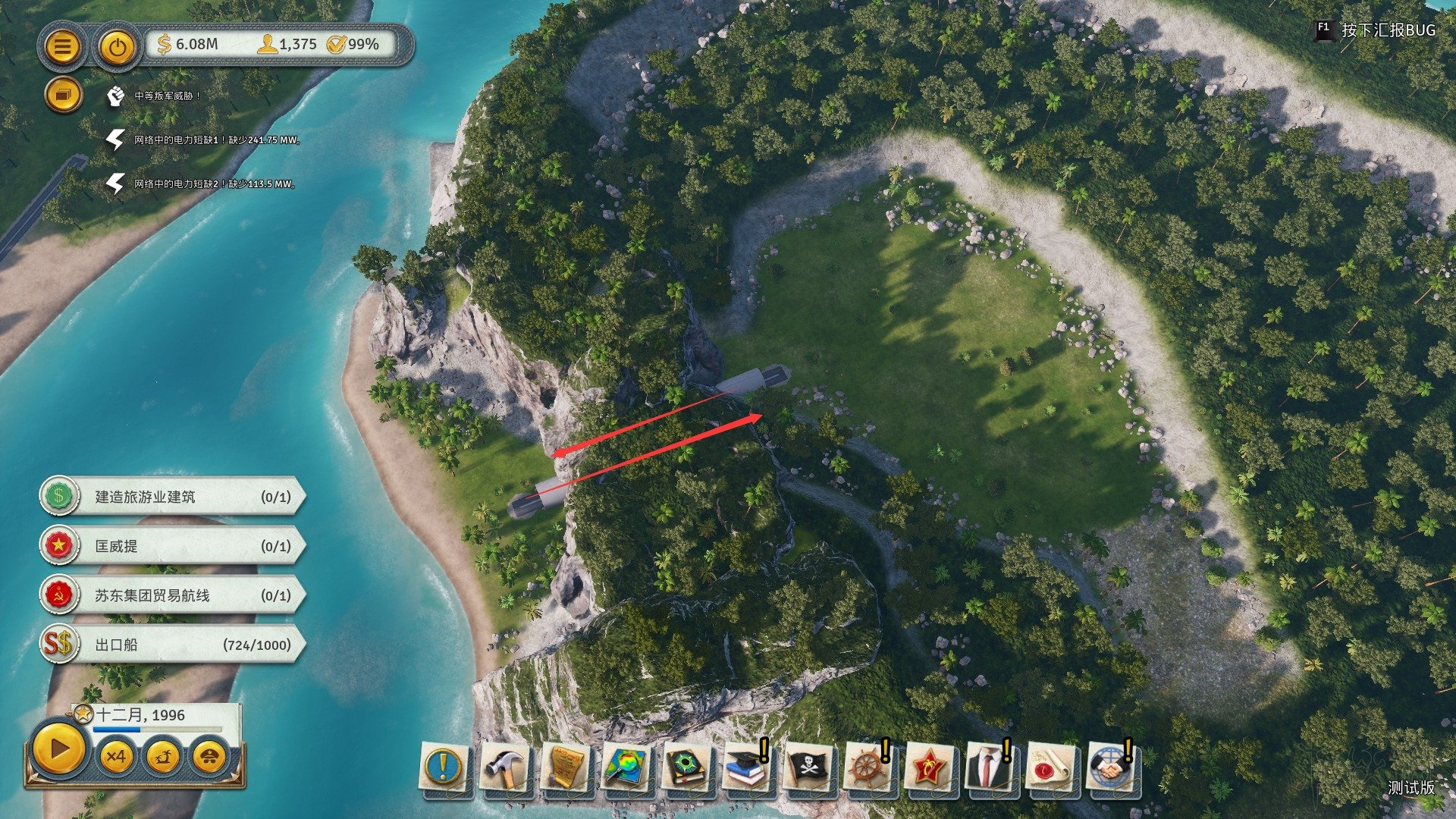Click the palm island view button

click(x=163, y=756)
